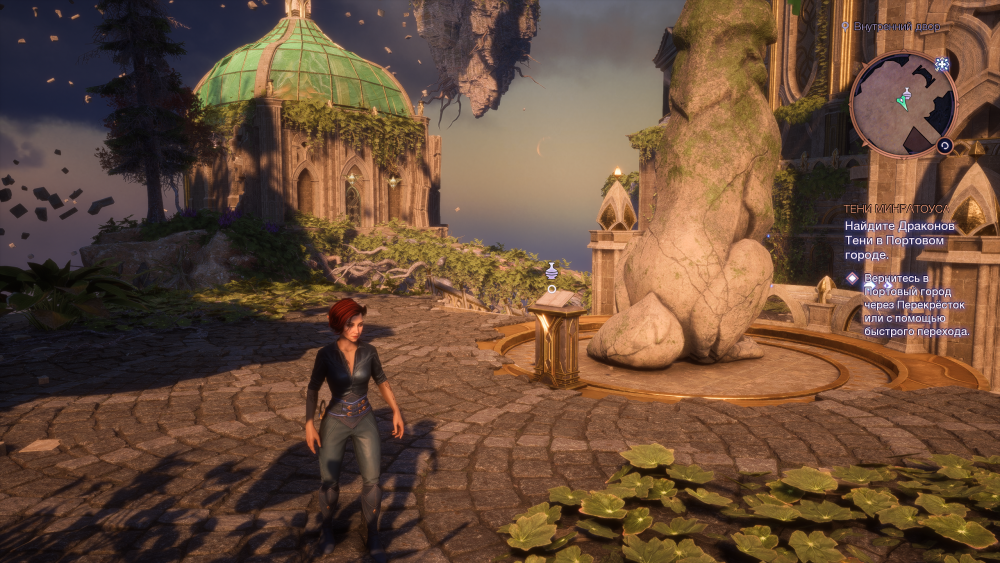Viewport: 1000px width, 563px height.
Task: Click the 'Найдите Драконов Тени' quest objective
Action: tap(899, 240)
